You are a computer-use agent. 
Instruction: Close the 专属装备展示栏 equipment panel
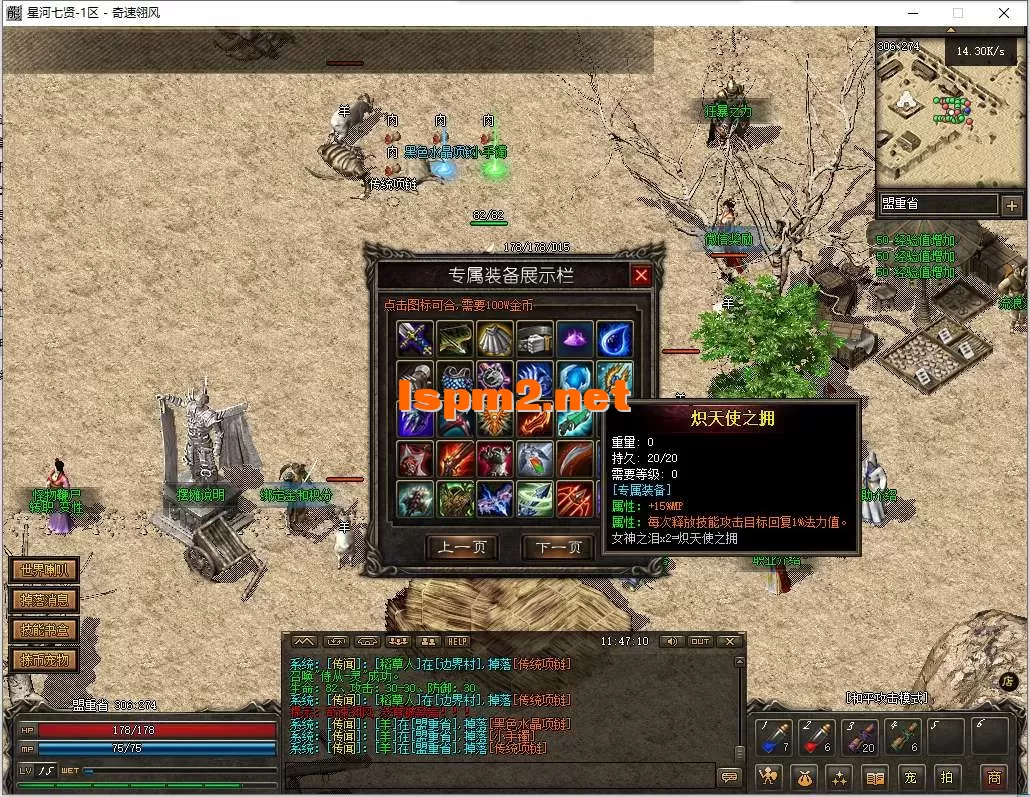pyautogui.click(x=641, y=276)
